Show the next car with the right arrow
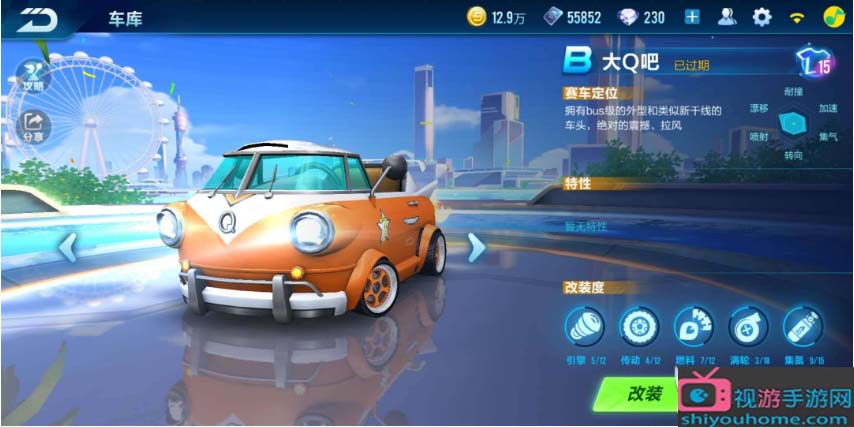Viewport: 854px width, 427px height. [x=477, y=247]
